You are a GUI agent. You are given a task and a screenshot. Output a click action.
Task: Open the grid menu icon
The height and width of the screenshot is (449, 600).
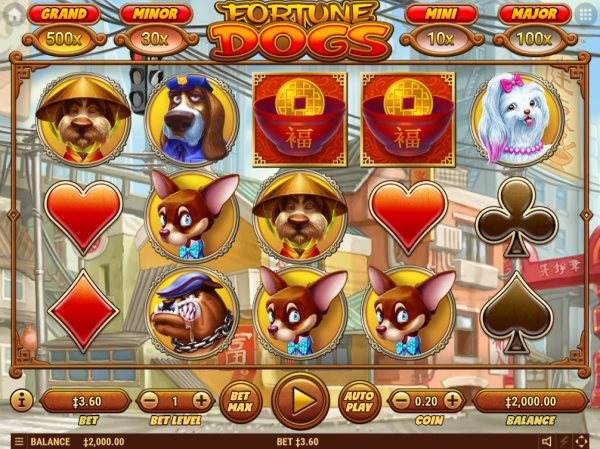585,14
